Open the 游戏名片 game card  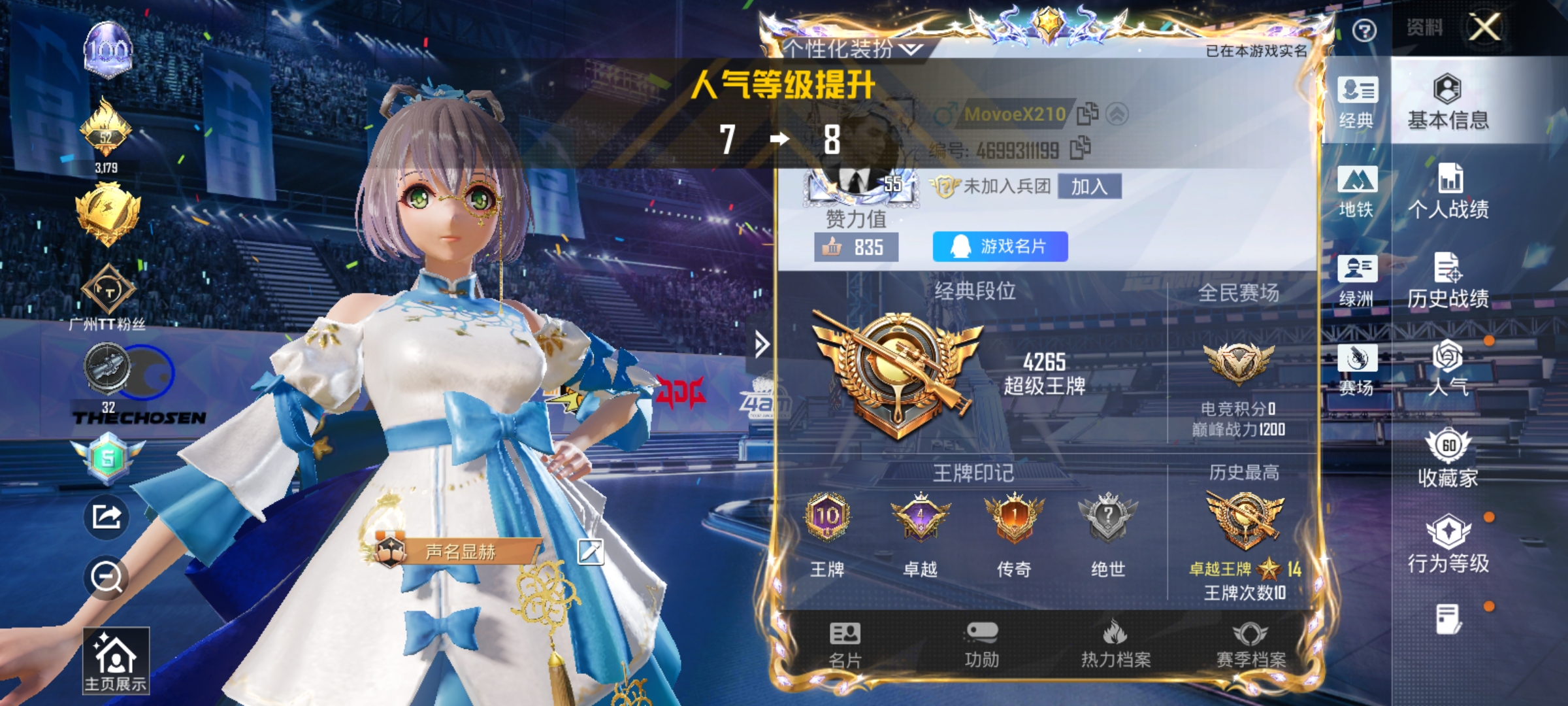[999, 246]
